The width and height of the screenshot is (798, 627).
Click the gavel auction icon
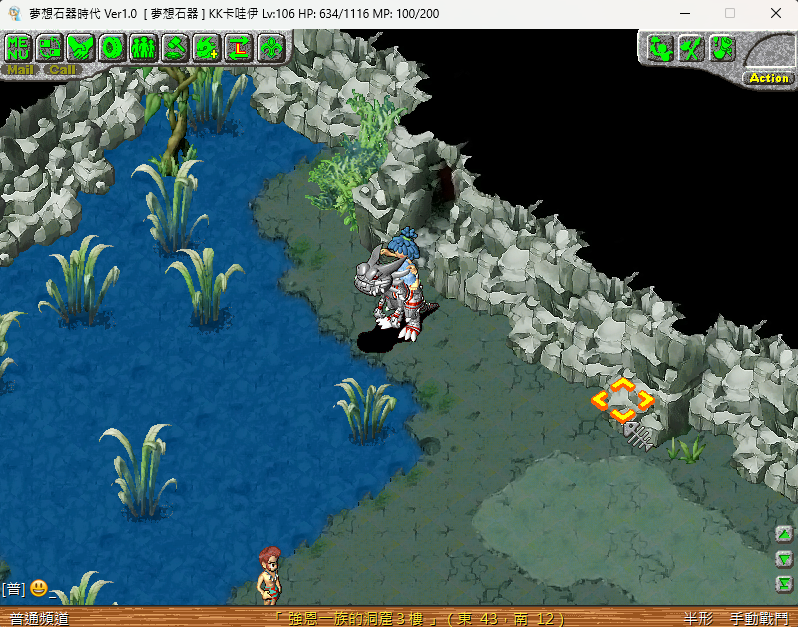click(x=175, y=47)
